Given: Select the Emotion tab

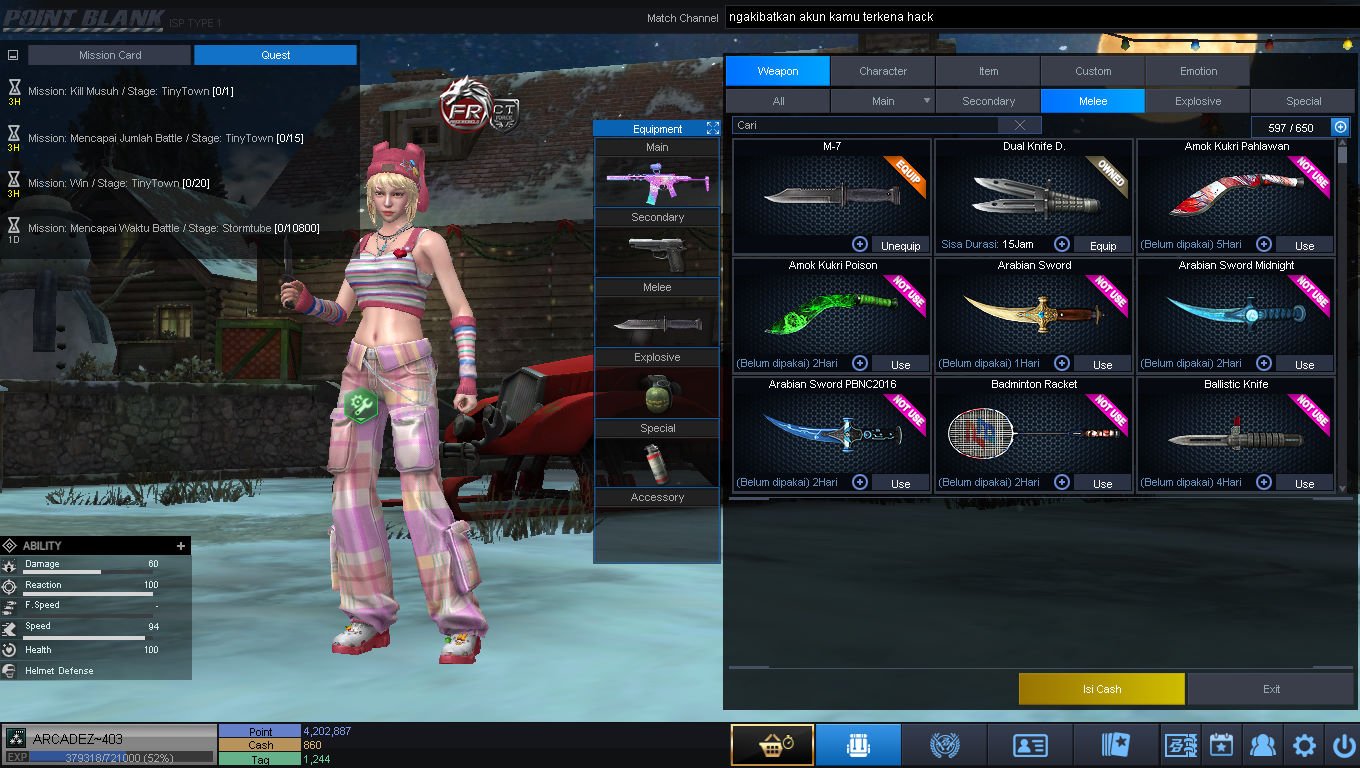Looking at the screenshot, I should tap(1198, 71).
